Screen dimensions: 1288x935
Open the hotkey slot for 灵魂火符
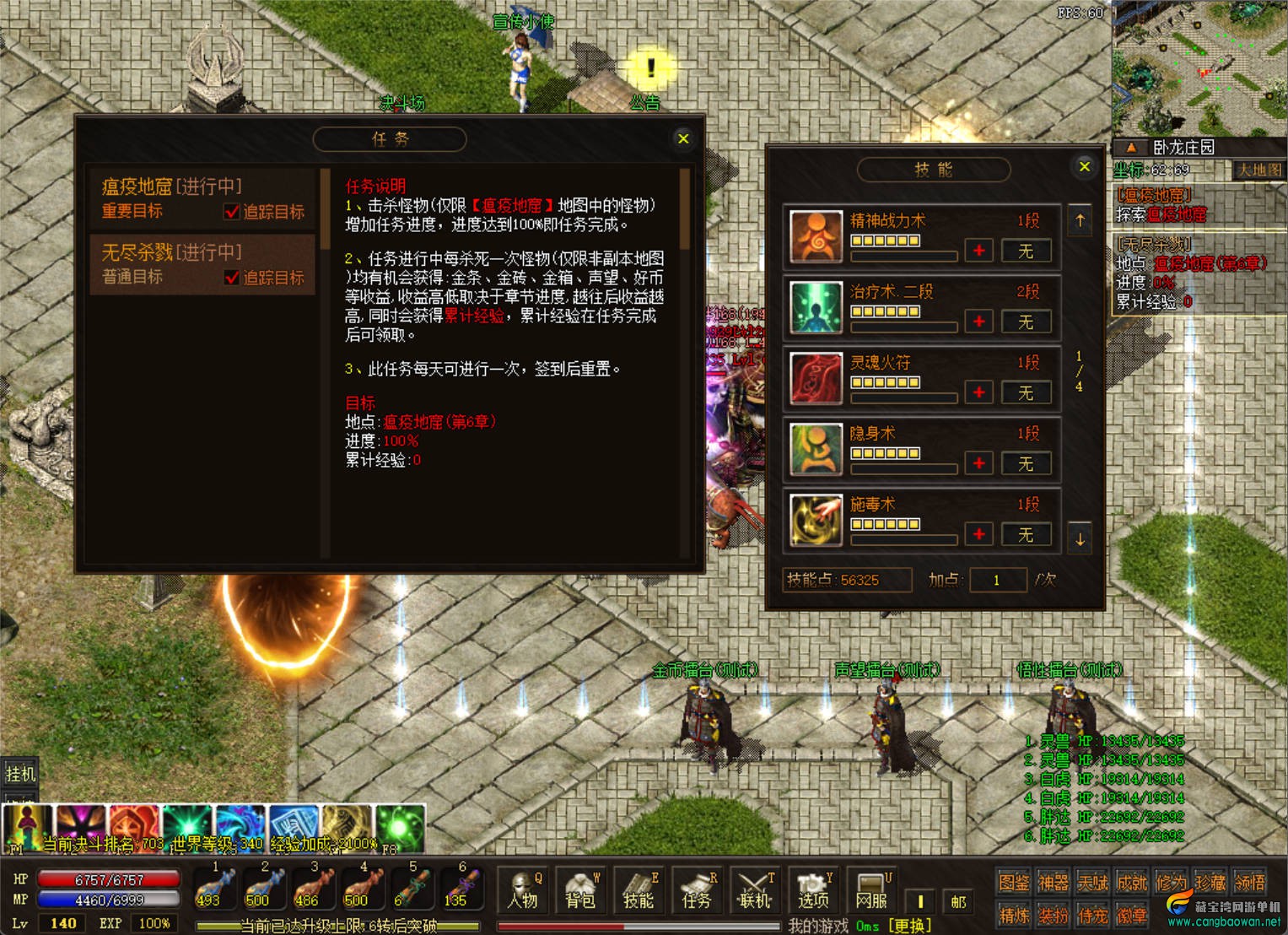[x=1025, y=392]
